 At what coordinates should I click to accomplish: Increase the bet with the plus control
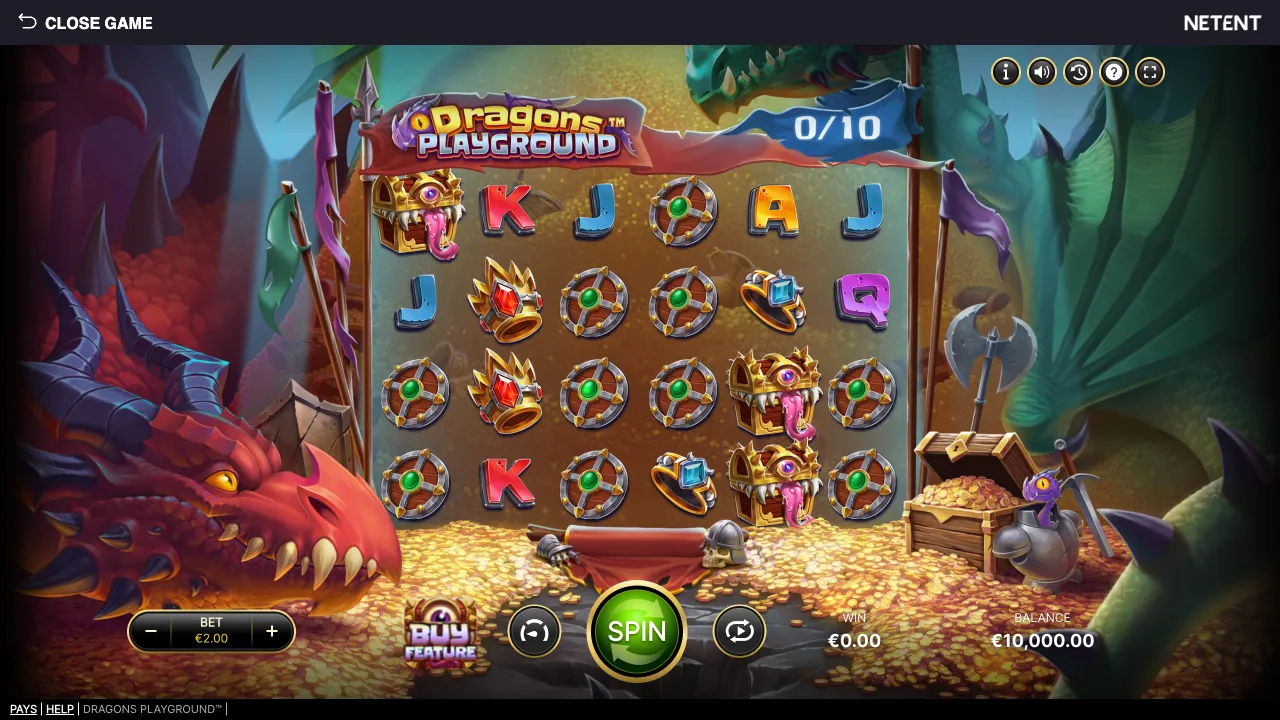tap(271, 631)
